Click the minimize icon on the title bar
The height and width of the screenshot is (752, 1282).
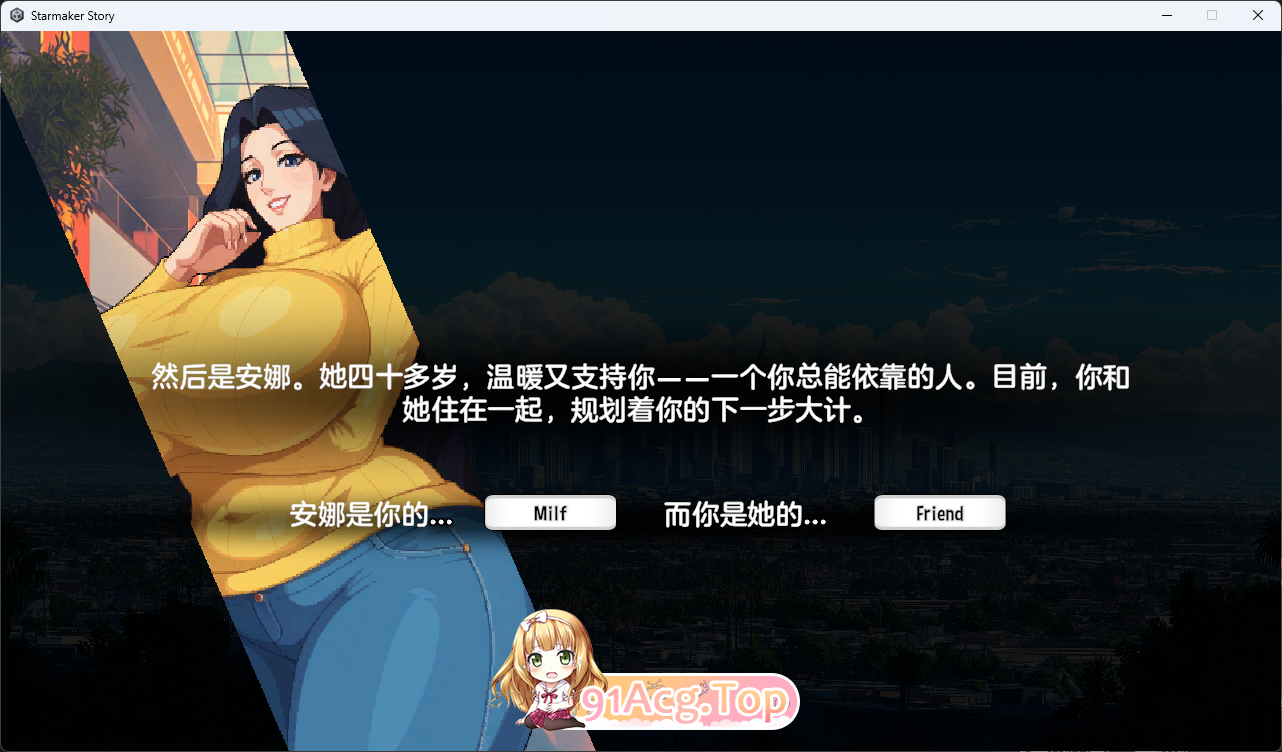[x=1166, y=15]
